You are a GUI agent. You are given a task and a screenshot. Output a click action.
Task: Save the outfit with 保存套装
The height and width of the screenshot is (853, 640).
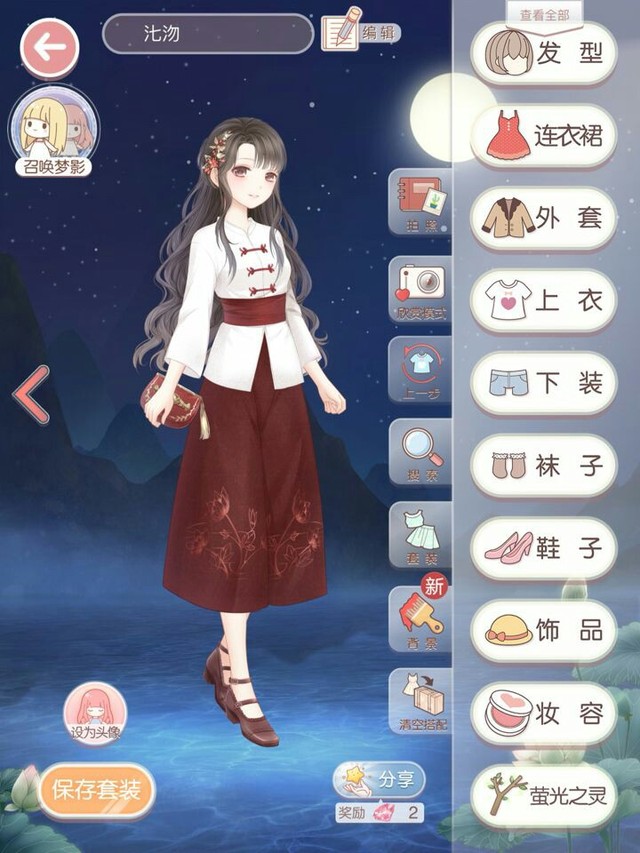point(97,792)
